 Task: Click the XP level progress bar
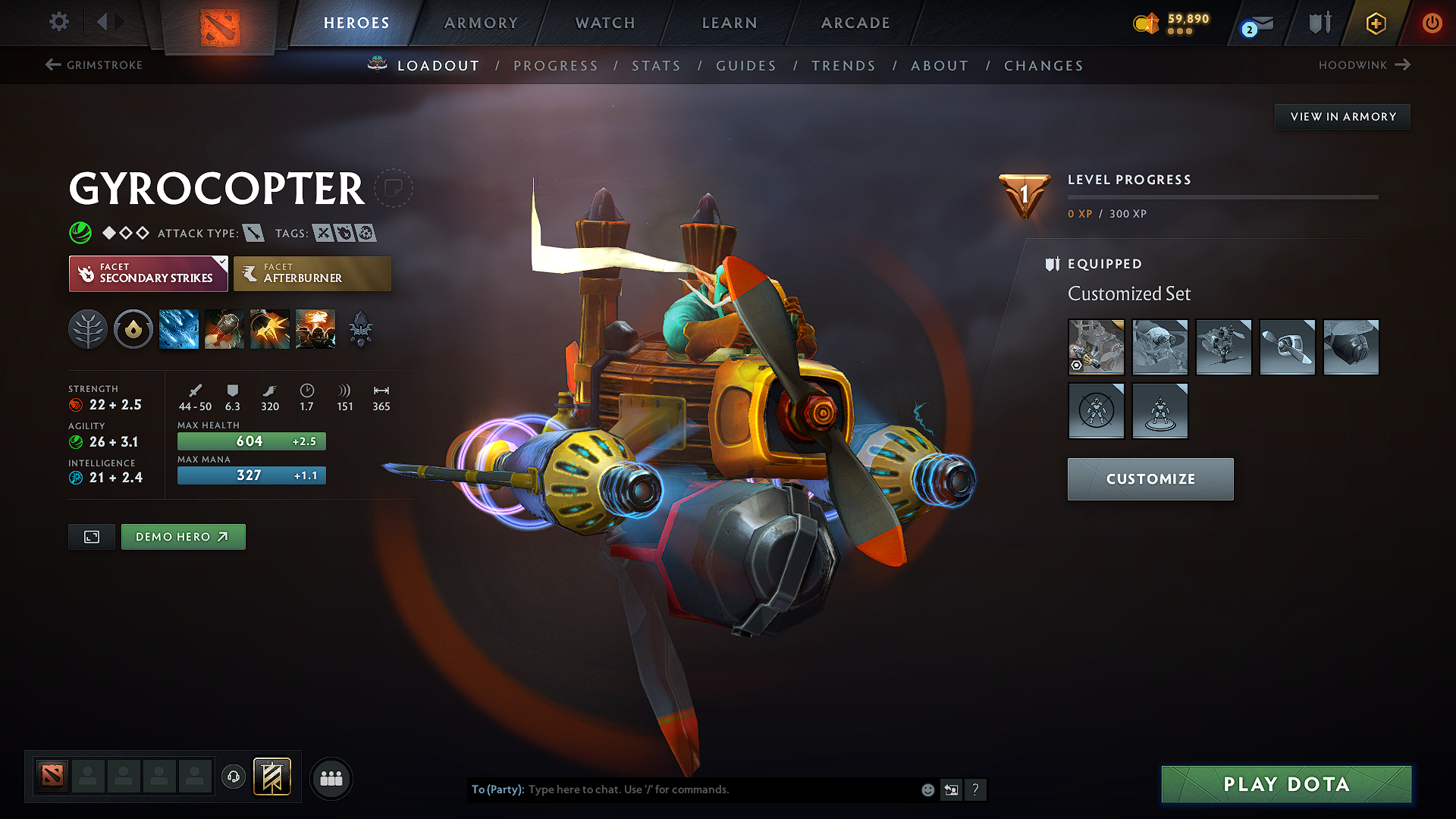coord(1222,196)
